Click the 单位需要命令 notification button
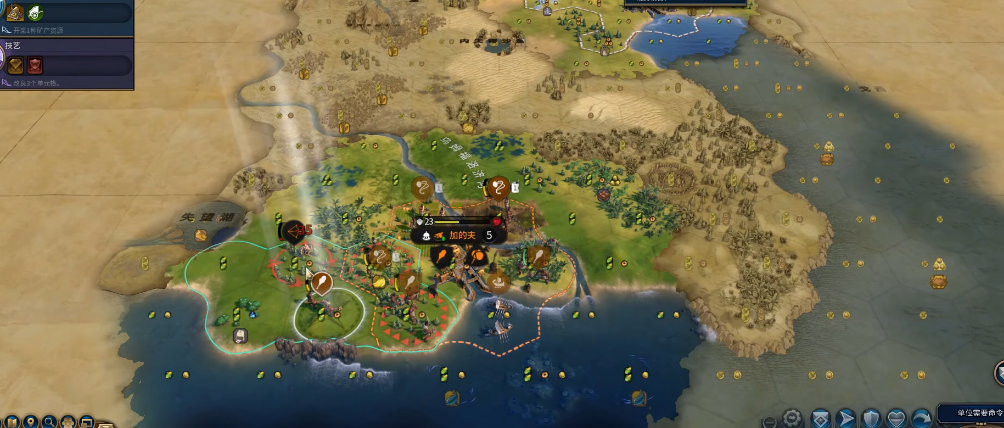1004x428 pixels. click(969, 412)
